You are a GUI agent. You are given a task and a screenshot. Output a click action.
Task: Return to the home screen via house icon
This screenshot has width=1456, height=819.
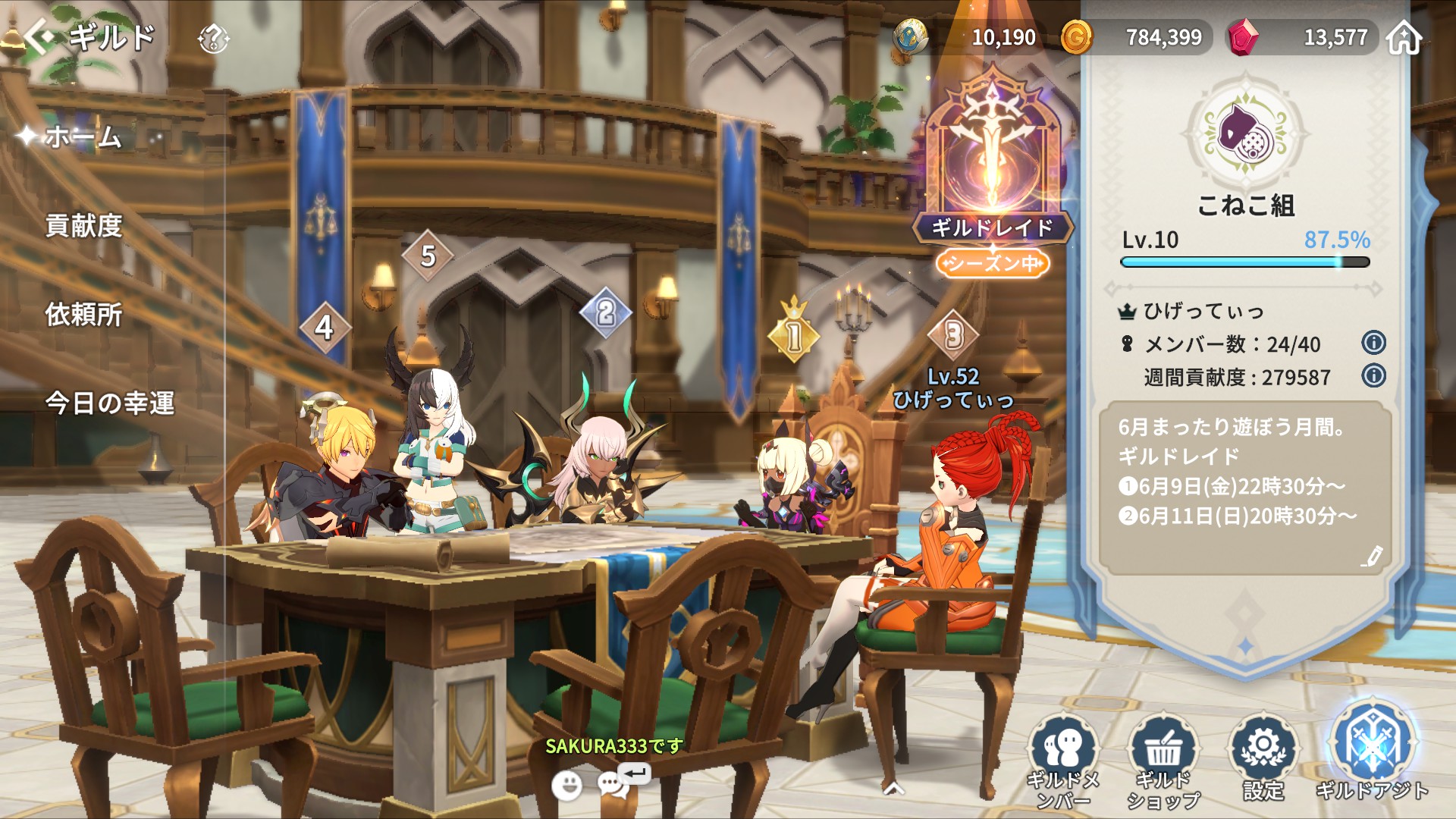coord(1404,38)
